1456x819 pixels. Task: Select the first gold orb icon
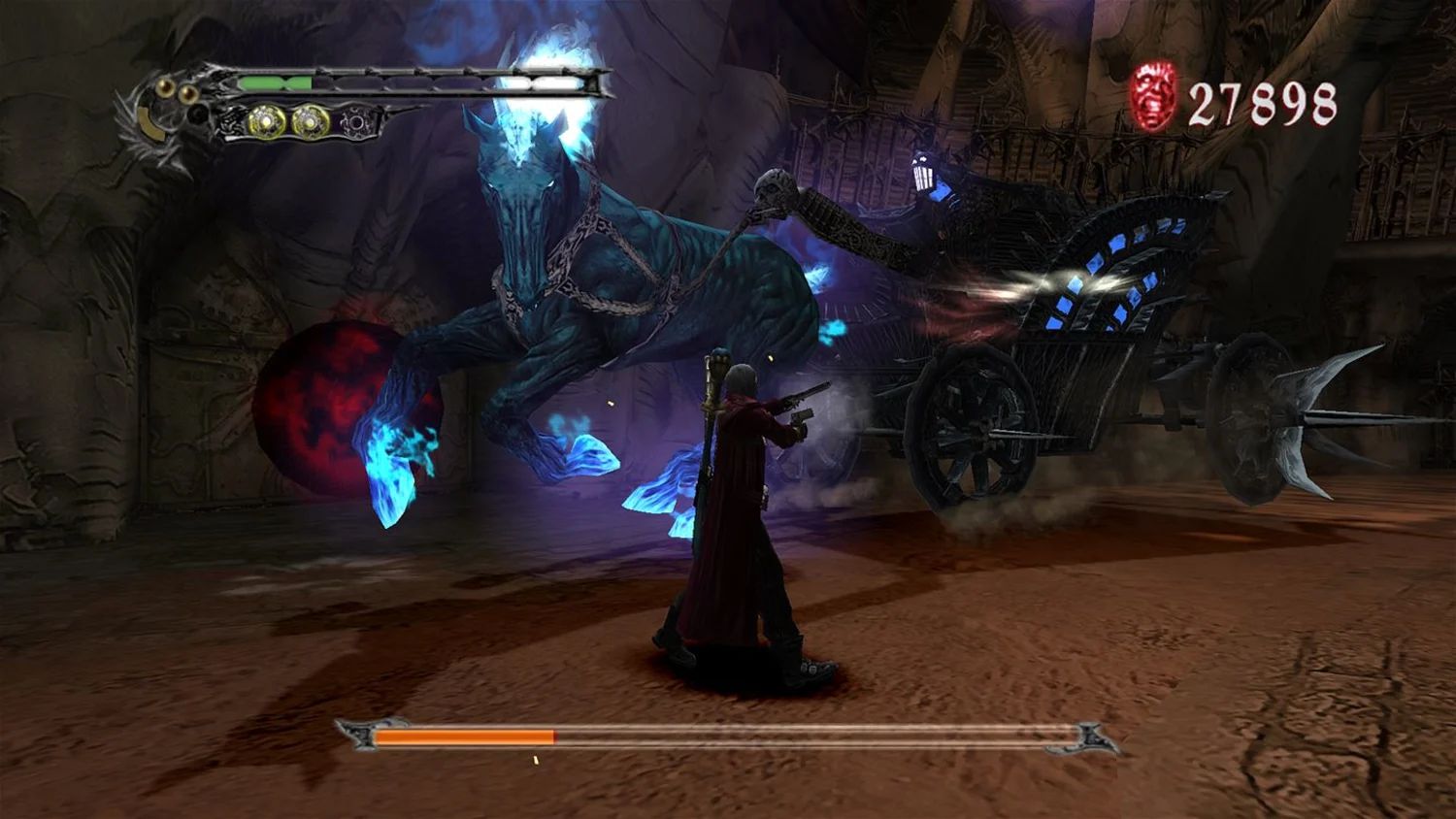pyautogui.click(x=265, y=121)
